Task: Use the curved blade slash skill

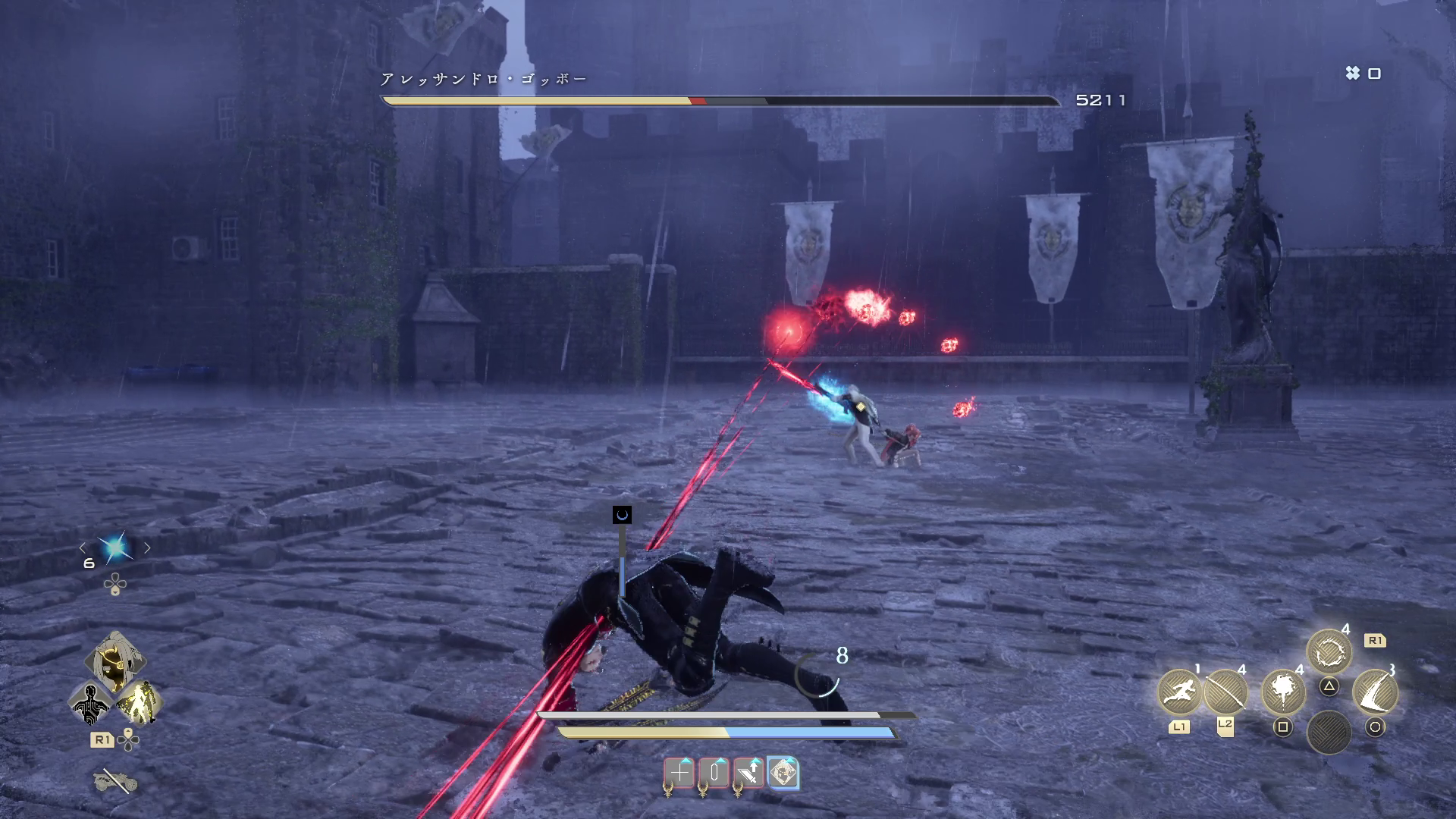Action: point(1375,691)
